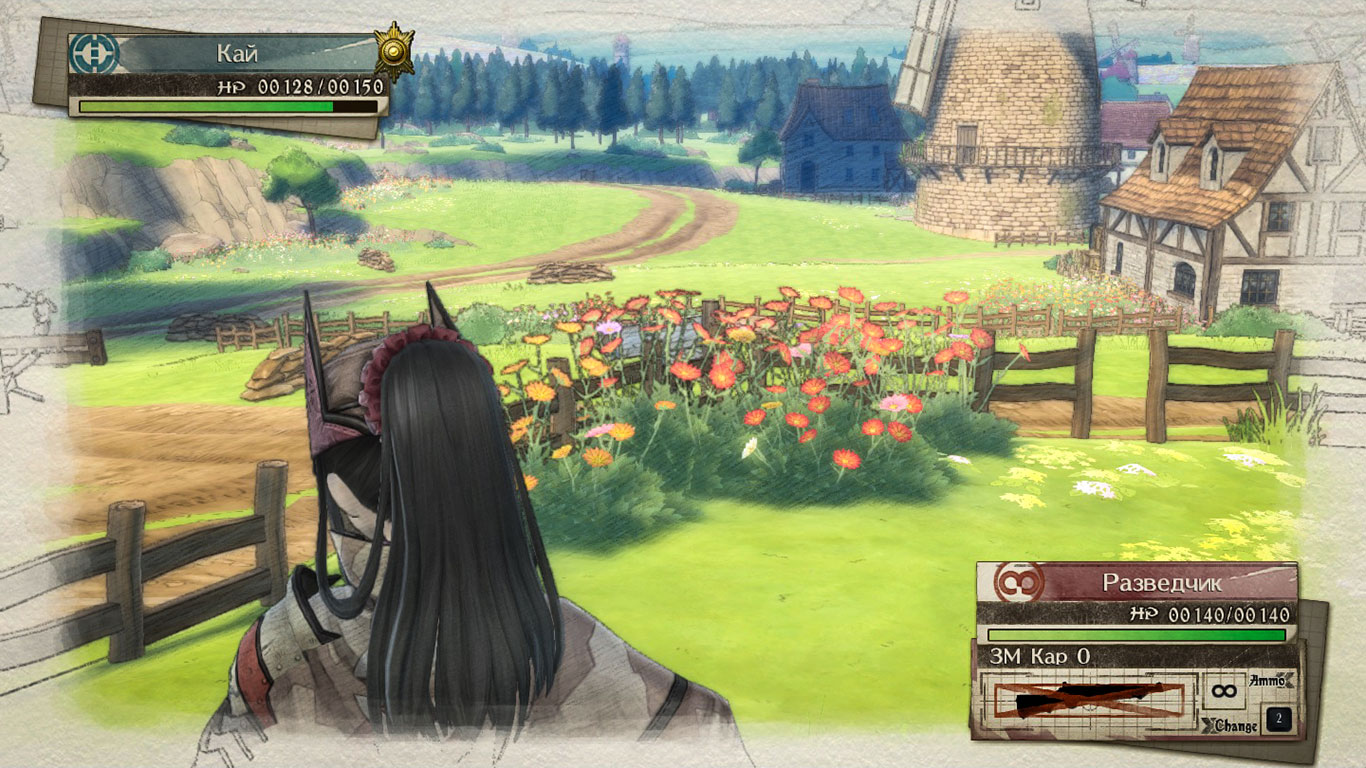The image size is (1366, 768).
Task: Click Кай's class emblem icon
Action: 94,54
